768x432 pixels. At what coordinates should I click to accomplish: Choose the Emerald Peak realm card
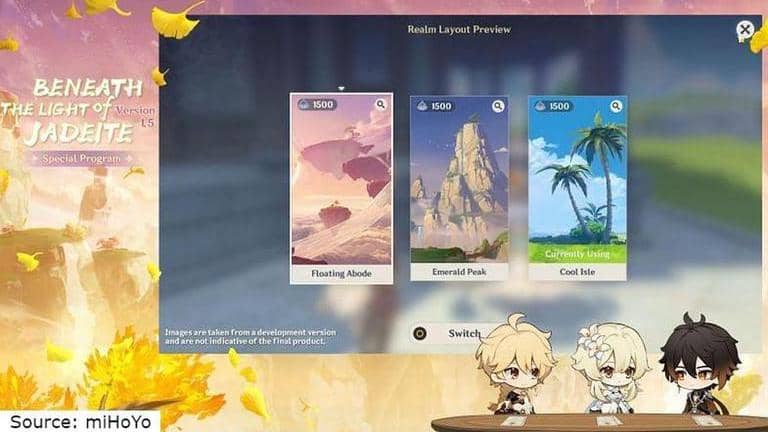[459, 188]
